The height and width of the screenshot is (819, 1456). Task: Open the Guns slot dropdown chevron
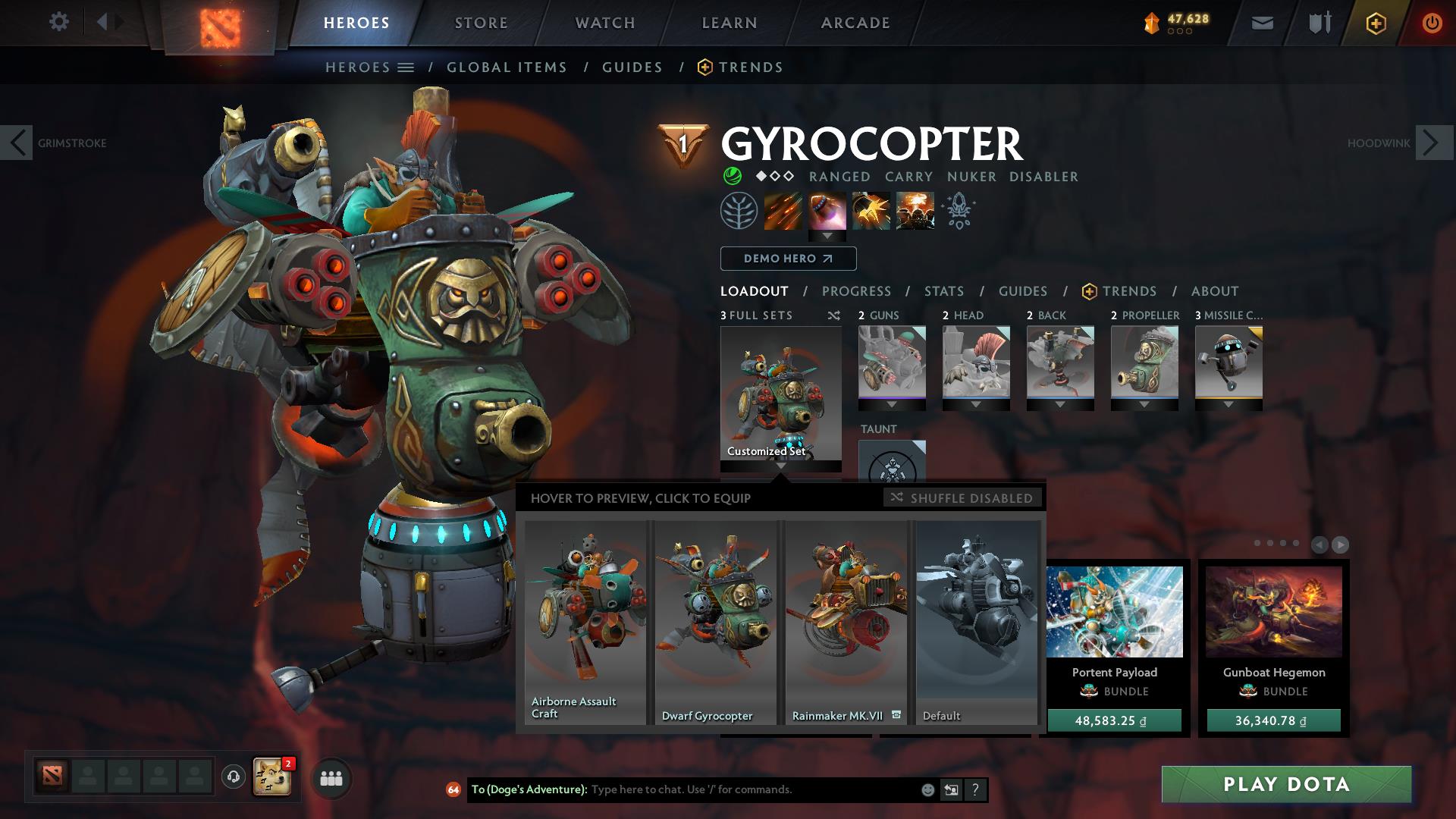pos(892,405)
